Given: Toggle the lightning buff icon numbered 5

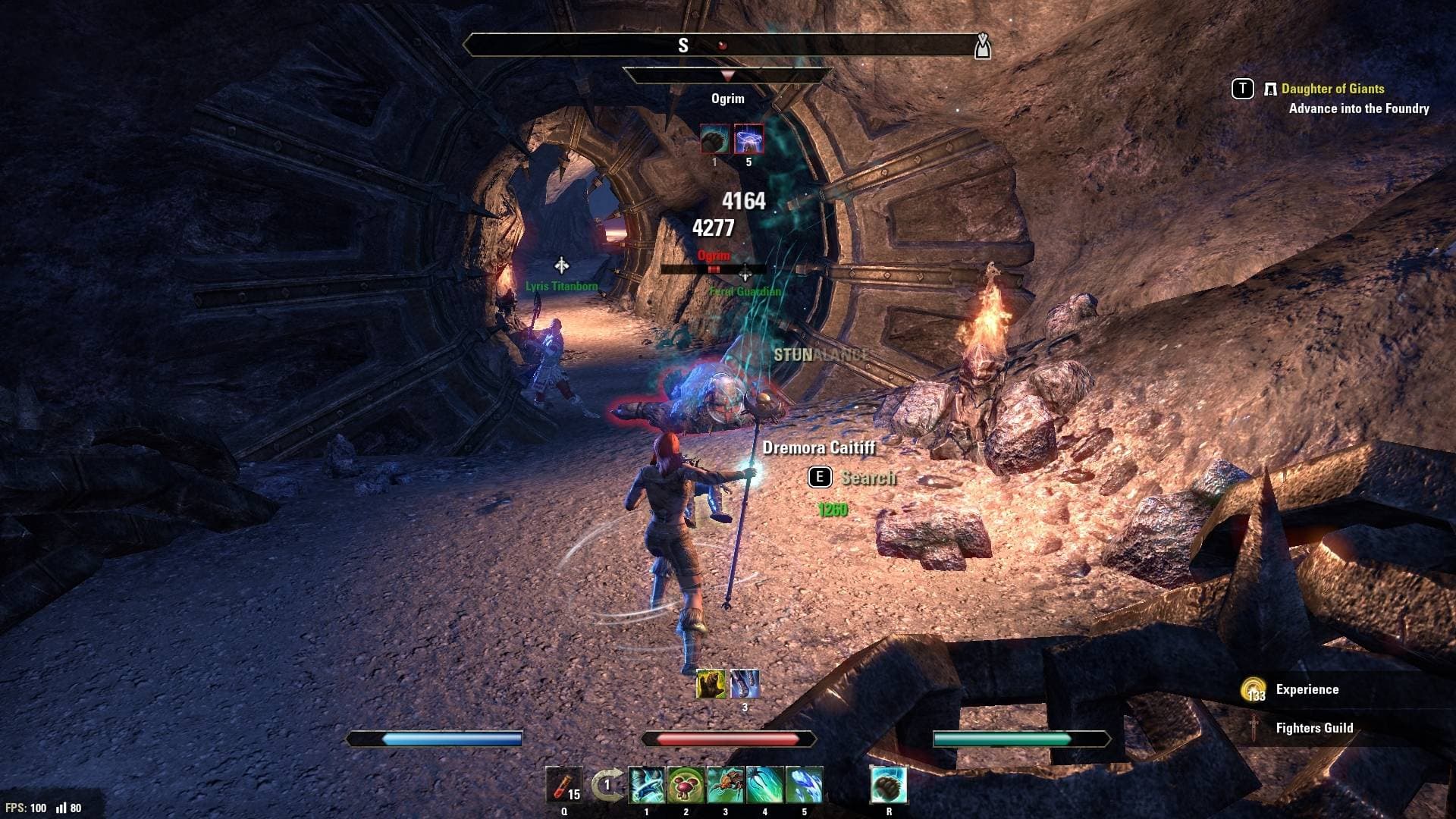Looking at the screenshot, I should tap(748, 139).
